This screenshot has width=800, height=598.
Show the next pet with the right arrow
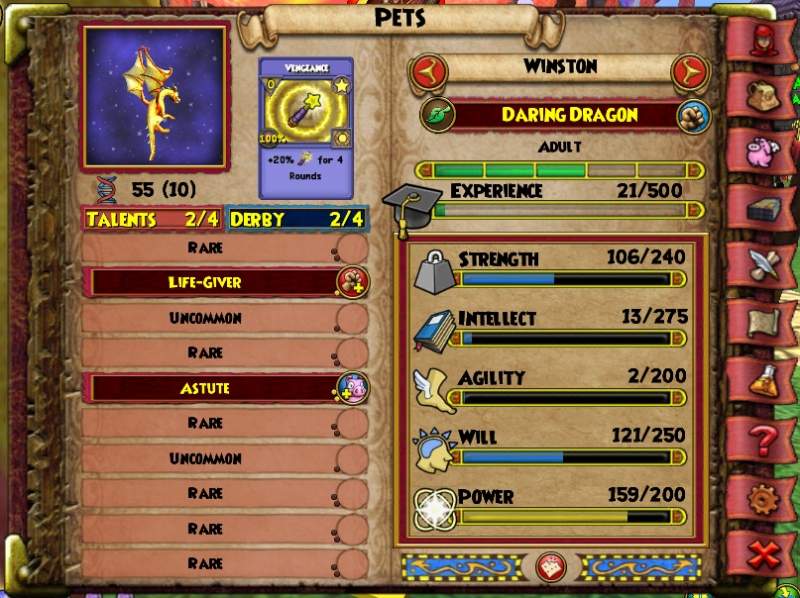coord(690,70)
